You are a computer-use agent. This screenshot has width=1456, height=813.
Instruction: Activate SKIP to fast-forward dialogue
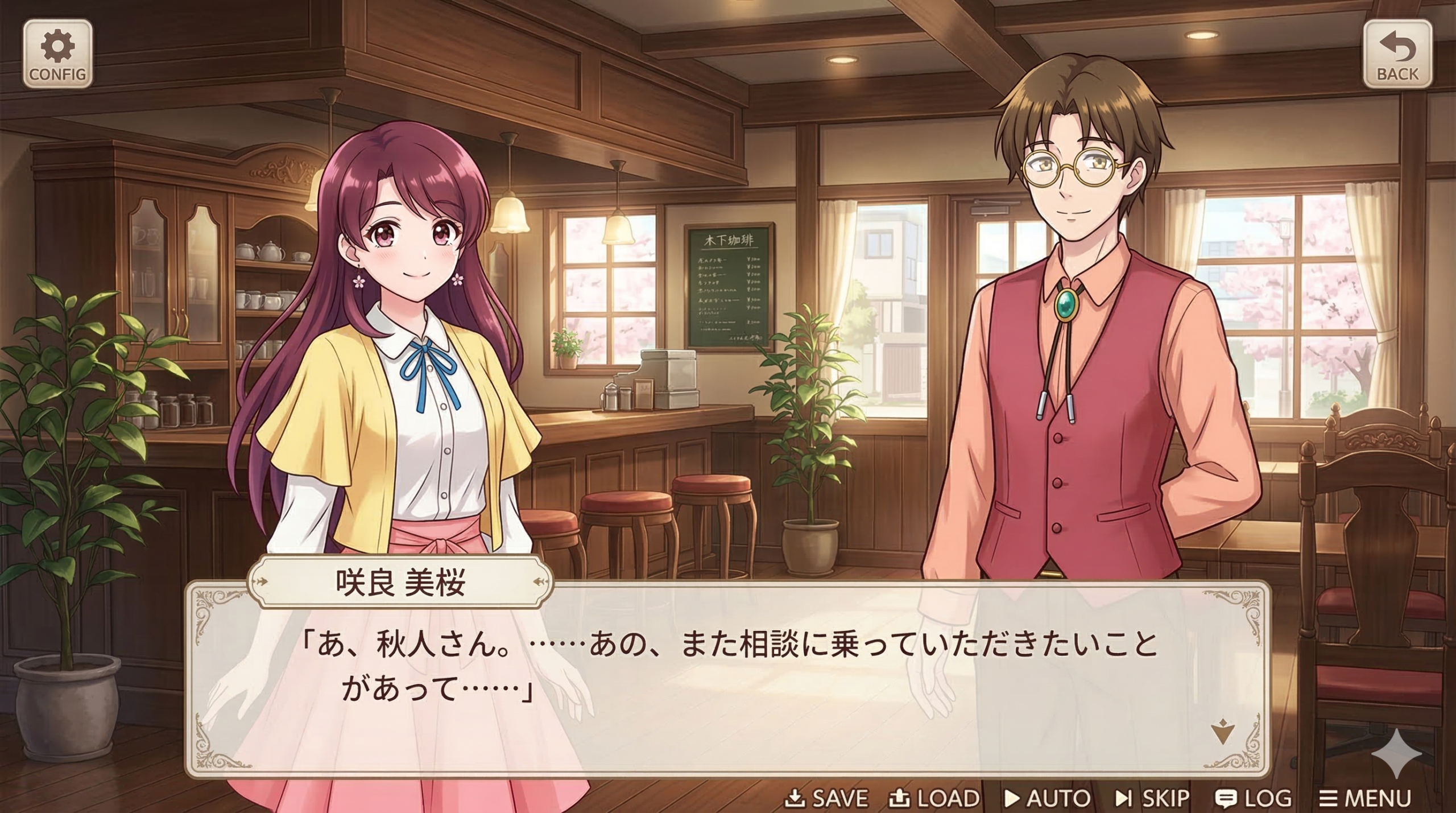pyautogui.click(x=1152, y=798)
